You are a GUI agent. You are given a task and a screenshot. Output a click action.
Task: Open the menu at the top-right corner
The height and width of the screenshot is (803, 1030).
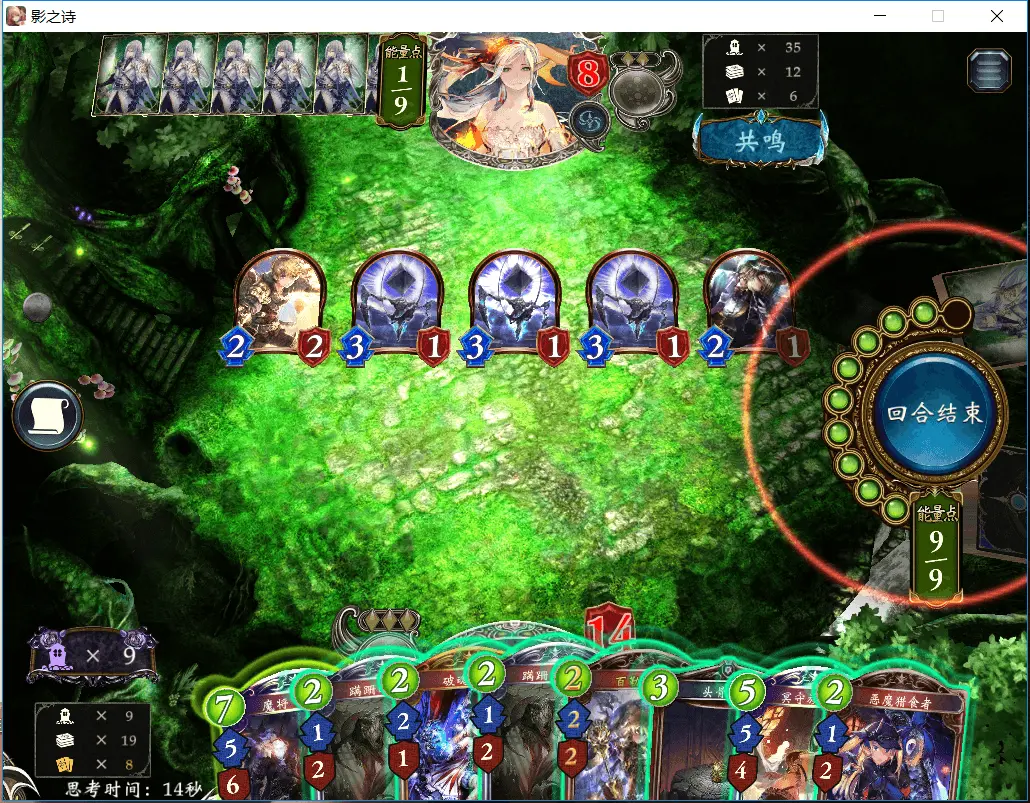coord(988,71)
